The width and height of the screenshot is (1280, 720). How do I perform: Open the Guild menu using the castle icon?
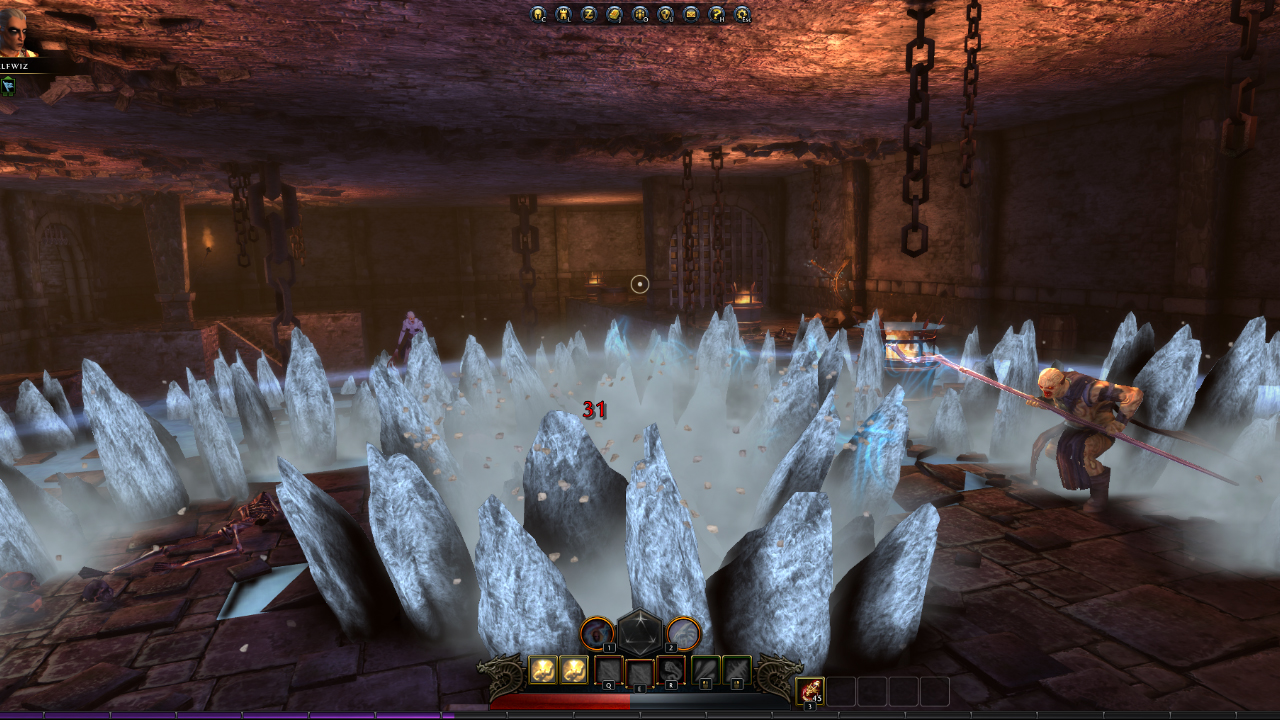563,15
